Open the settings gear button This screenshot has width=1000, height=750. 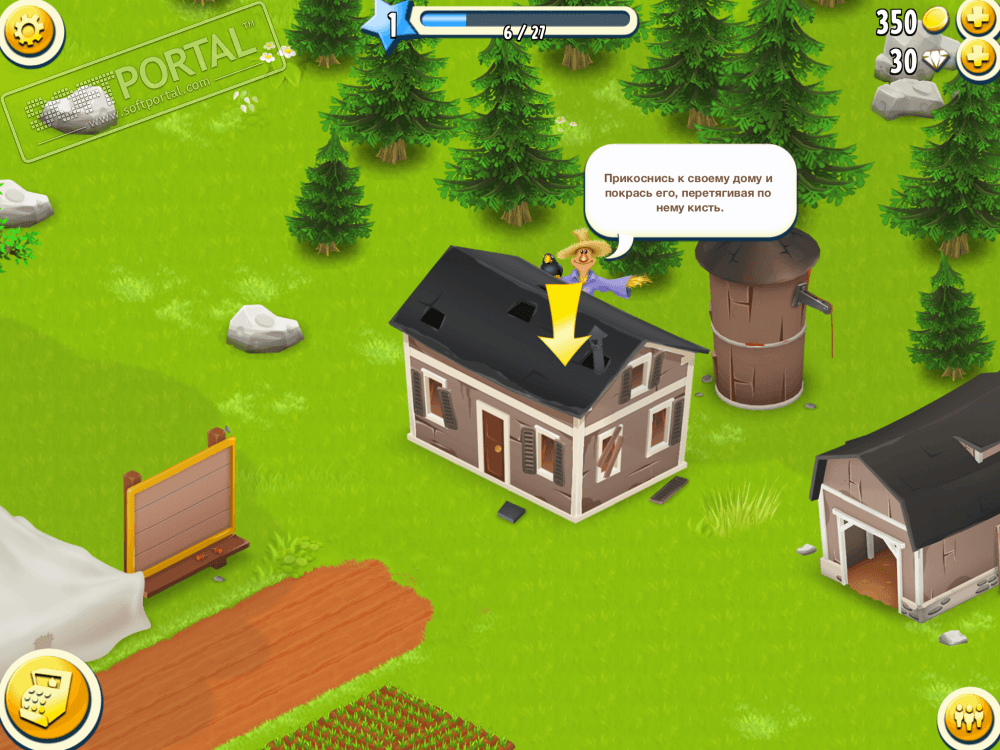pos(29,28)
